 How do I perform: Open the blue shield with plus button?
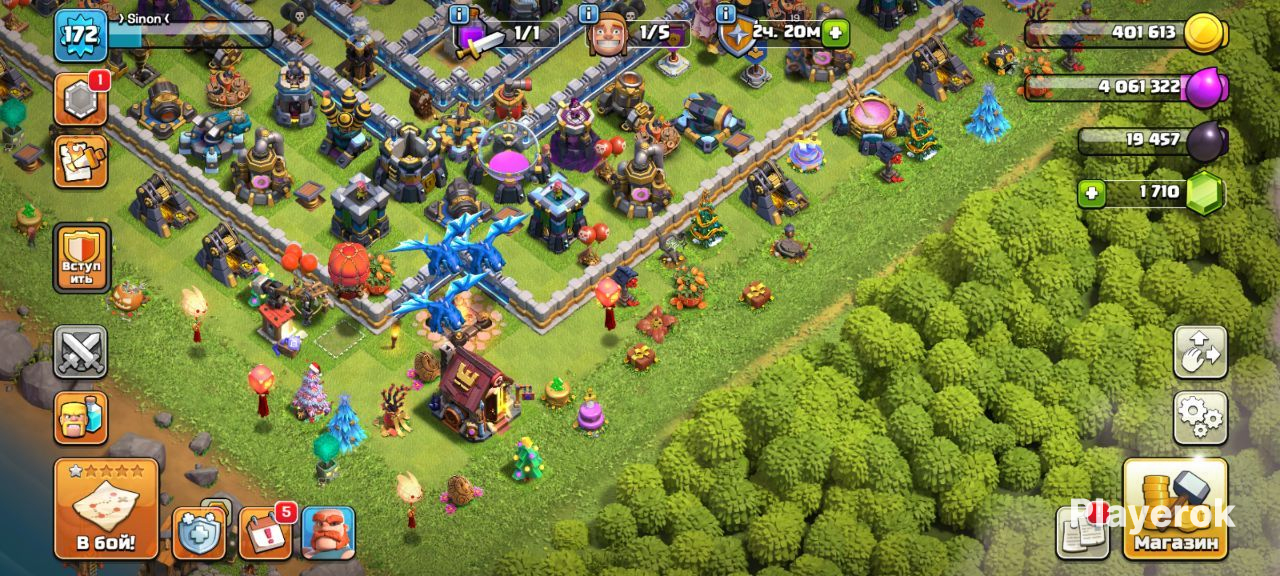[199, 533]
